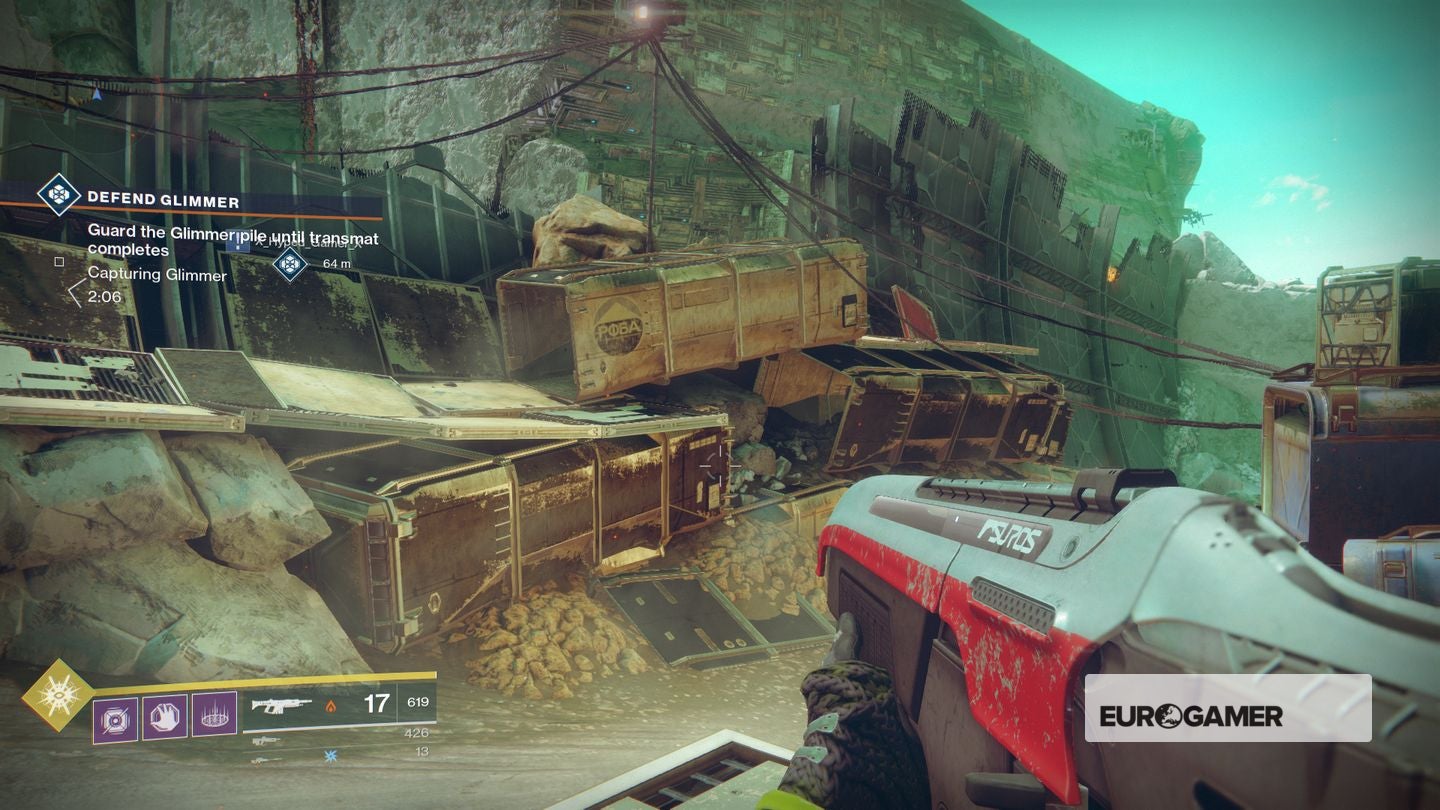This screenshot has height=810, width=1440.
Task: Click the waypoint marker above 64 m
Action: (x=291, y=262)
